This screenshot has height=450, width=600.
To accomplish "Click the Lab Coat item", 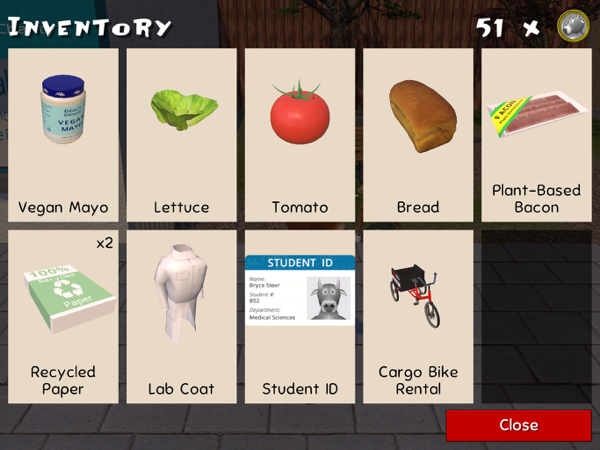I will point(181,316).
